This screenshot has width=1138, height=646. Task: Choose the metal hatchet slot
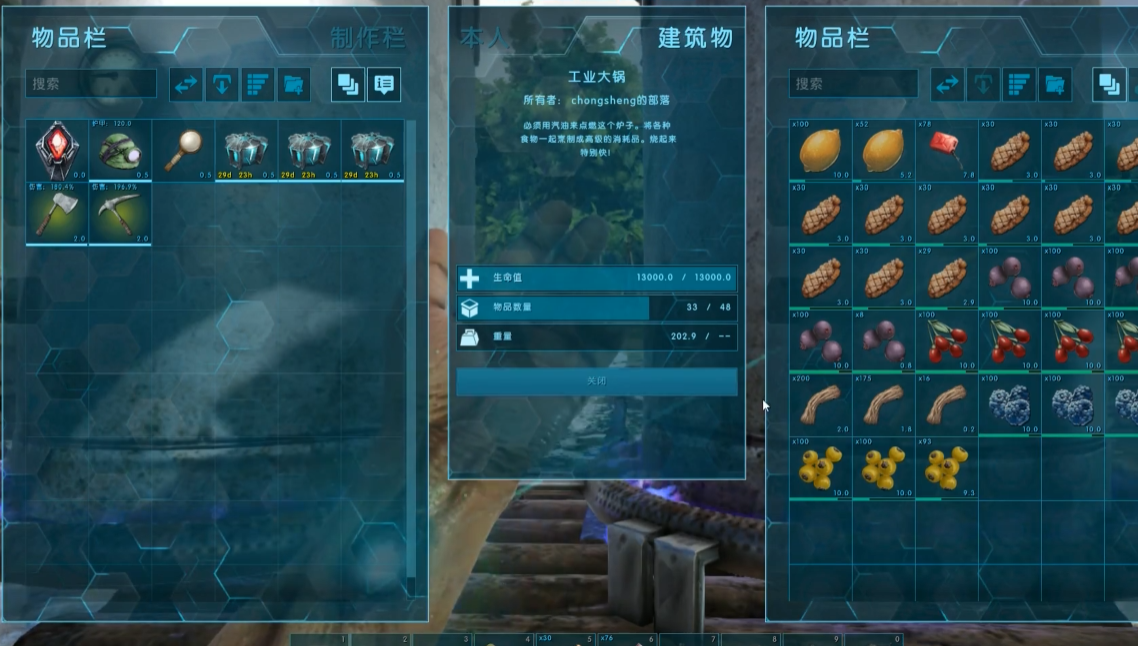pyautogui.click(x=57, y=213)
